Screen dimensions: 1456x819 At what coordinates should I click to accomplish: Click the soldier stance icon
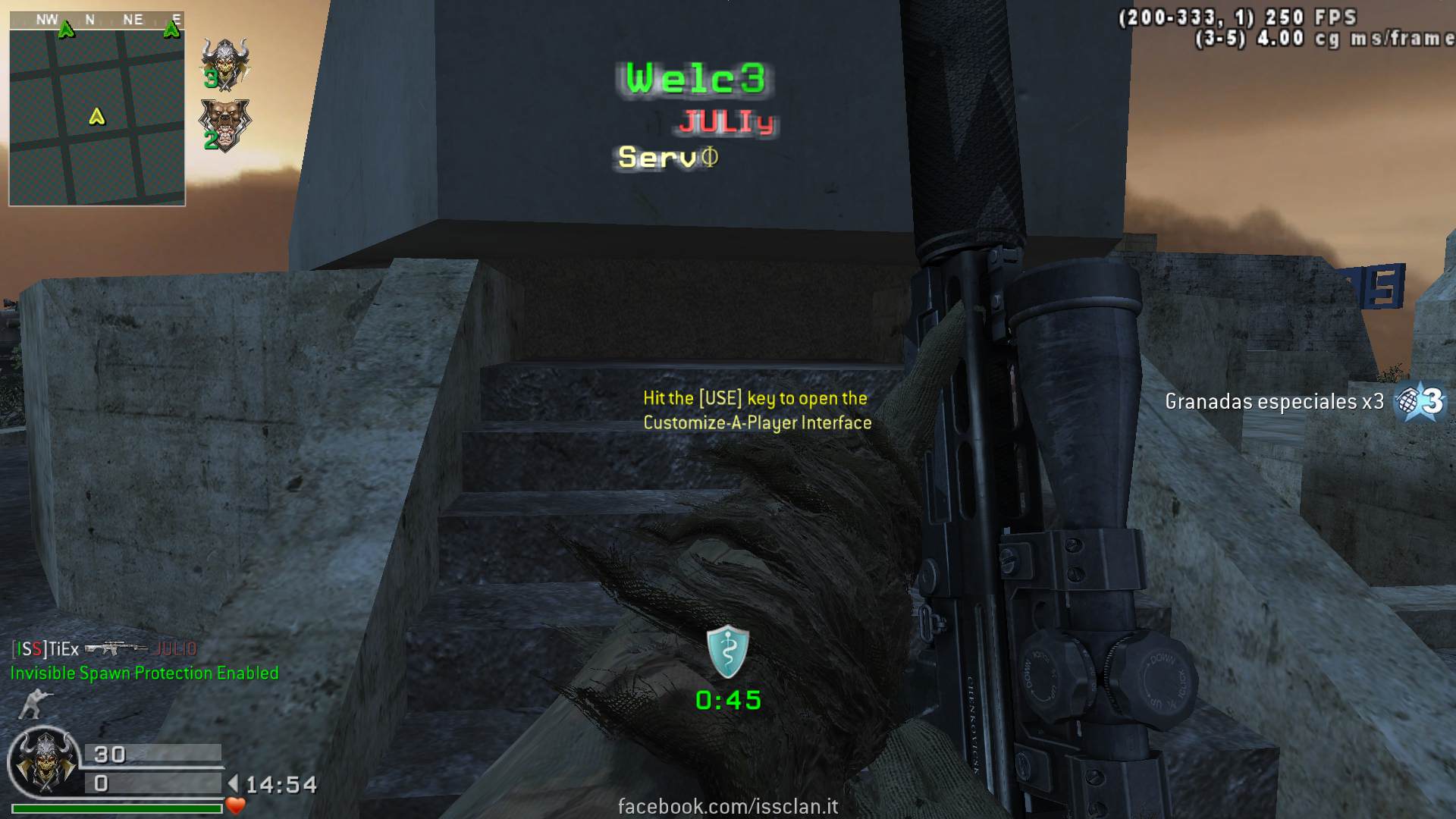(31, 704)
